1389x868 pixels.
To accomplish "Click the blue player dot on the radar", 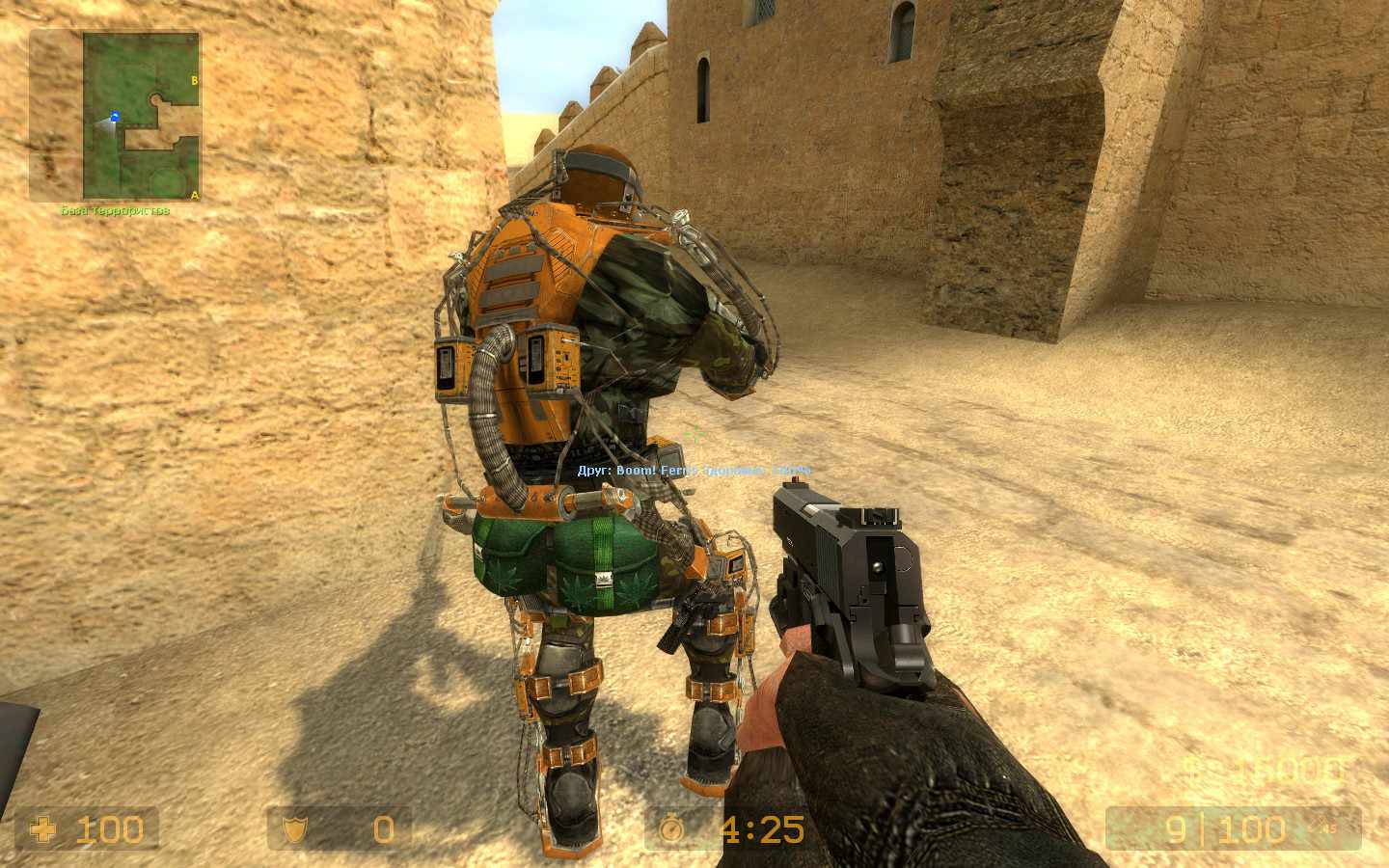I will [113, 117].
